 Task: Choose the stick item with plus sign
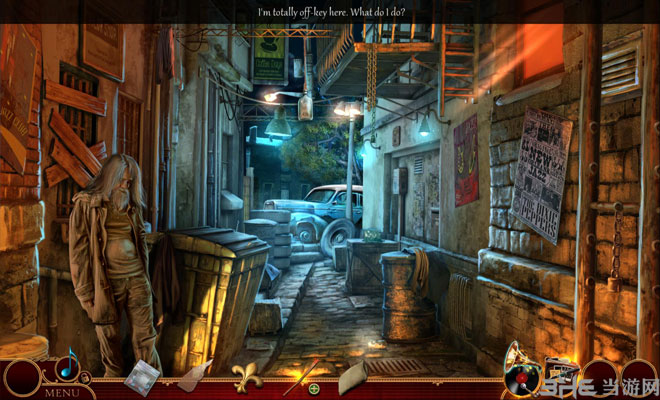[x=302, y=377]
